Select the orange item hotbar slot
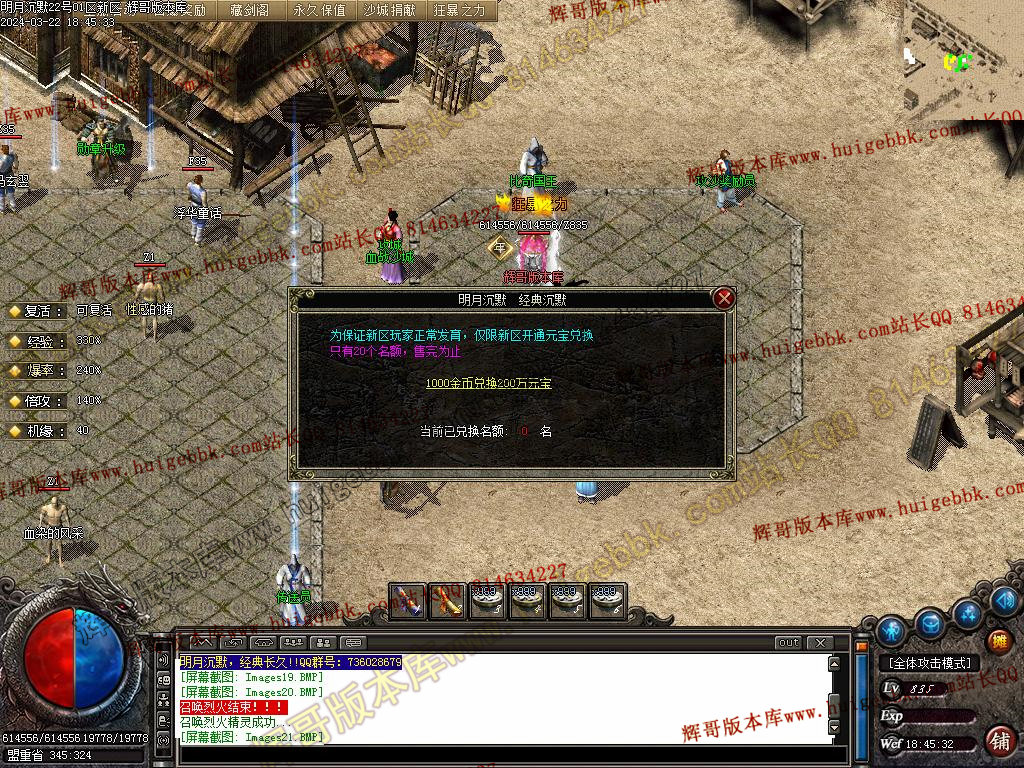This screenshot has width=1024, height=768. point(447,600)
